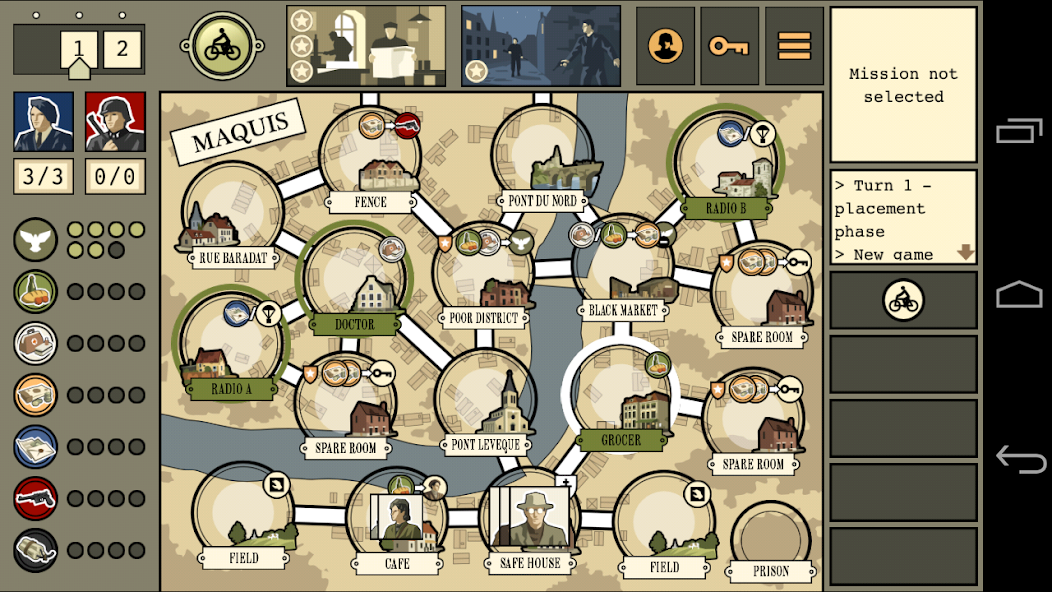Choose the red soldier portrait

(x=115, y=122)
